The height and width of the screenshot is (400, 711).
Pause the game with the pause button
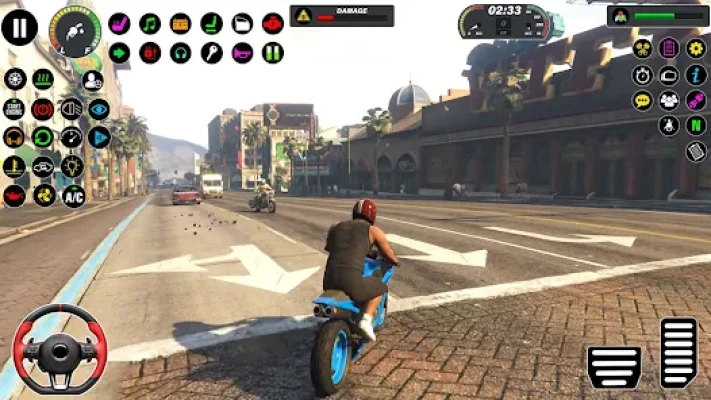pos(19,27)
